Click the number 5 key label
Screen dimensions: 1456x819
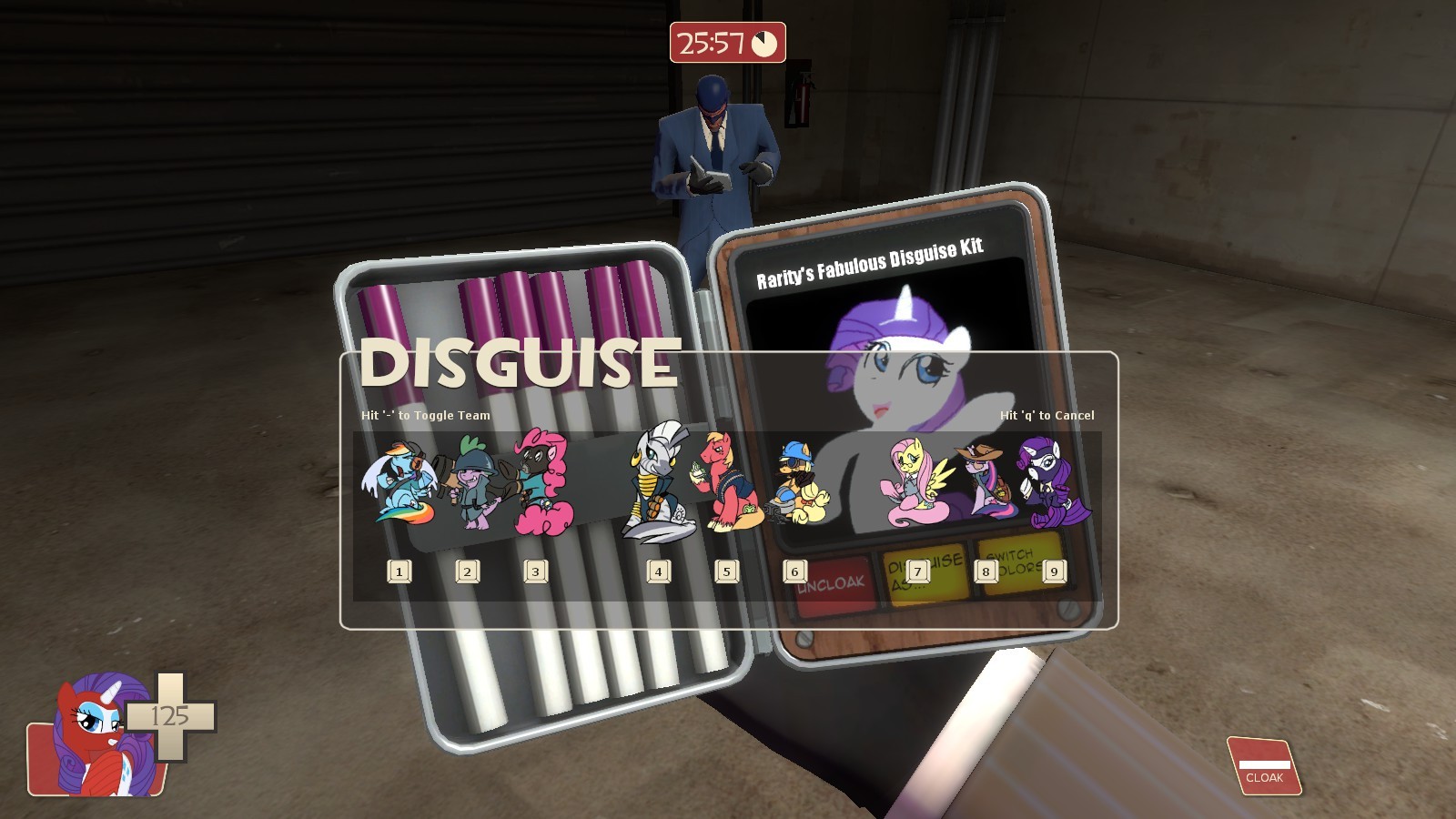click(725, 571)
